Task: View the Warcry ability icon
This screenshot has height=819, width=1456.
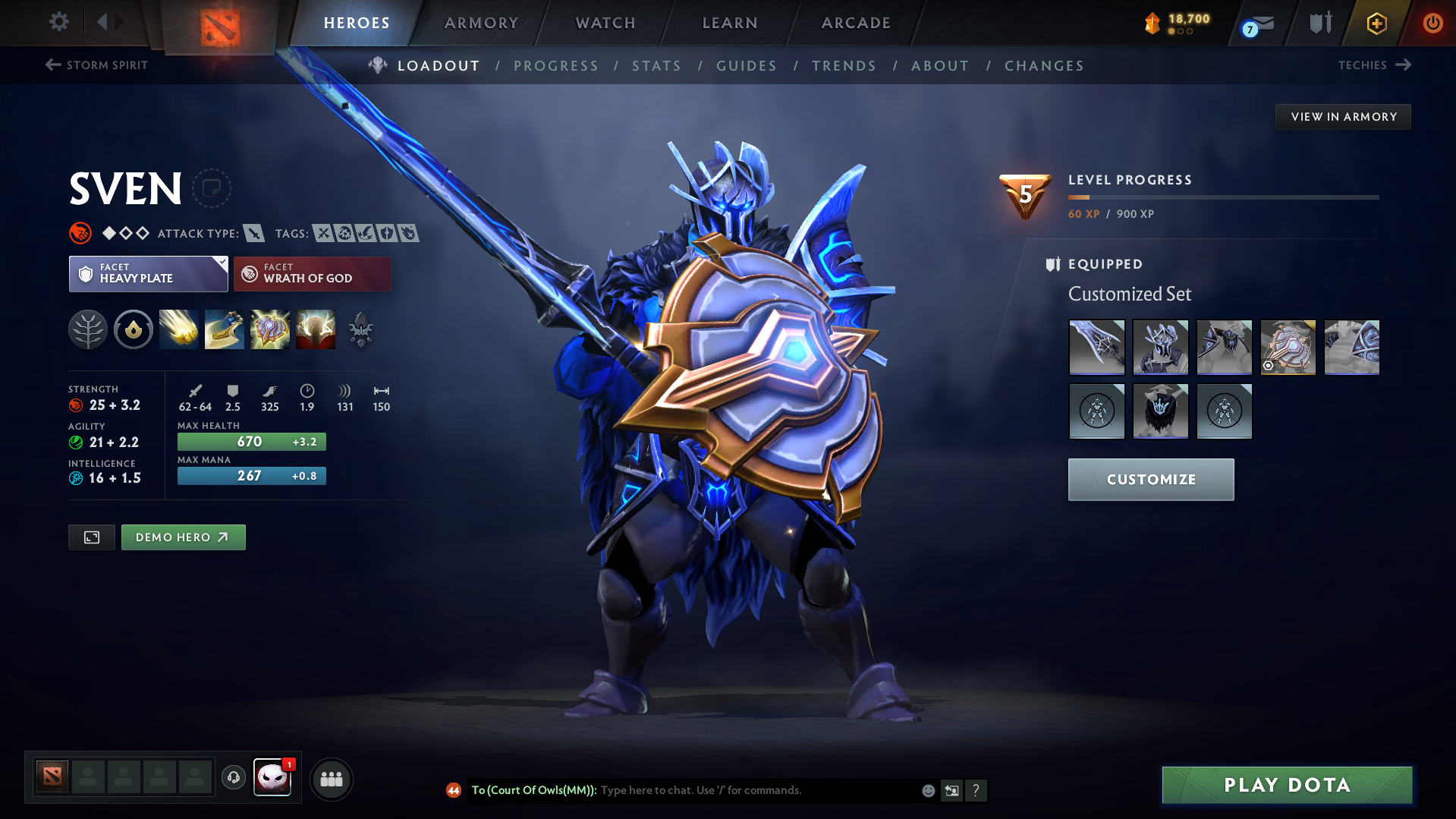Action: click(x=270, y=329)
